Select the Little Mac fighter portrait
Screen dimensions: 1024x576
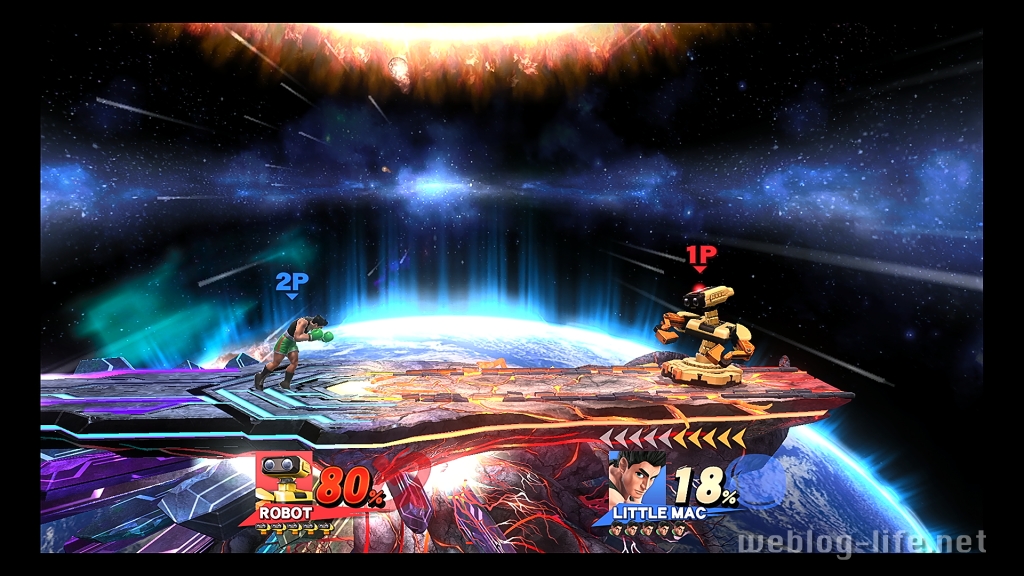[x=637, y=480]
